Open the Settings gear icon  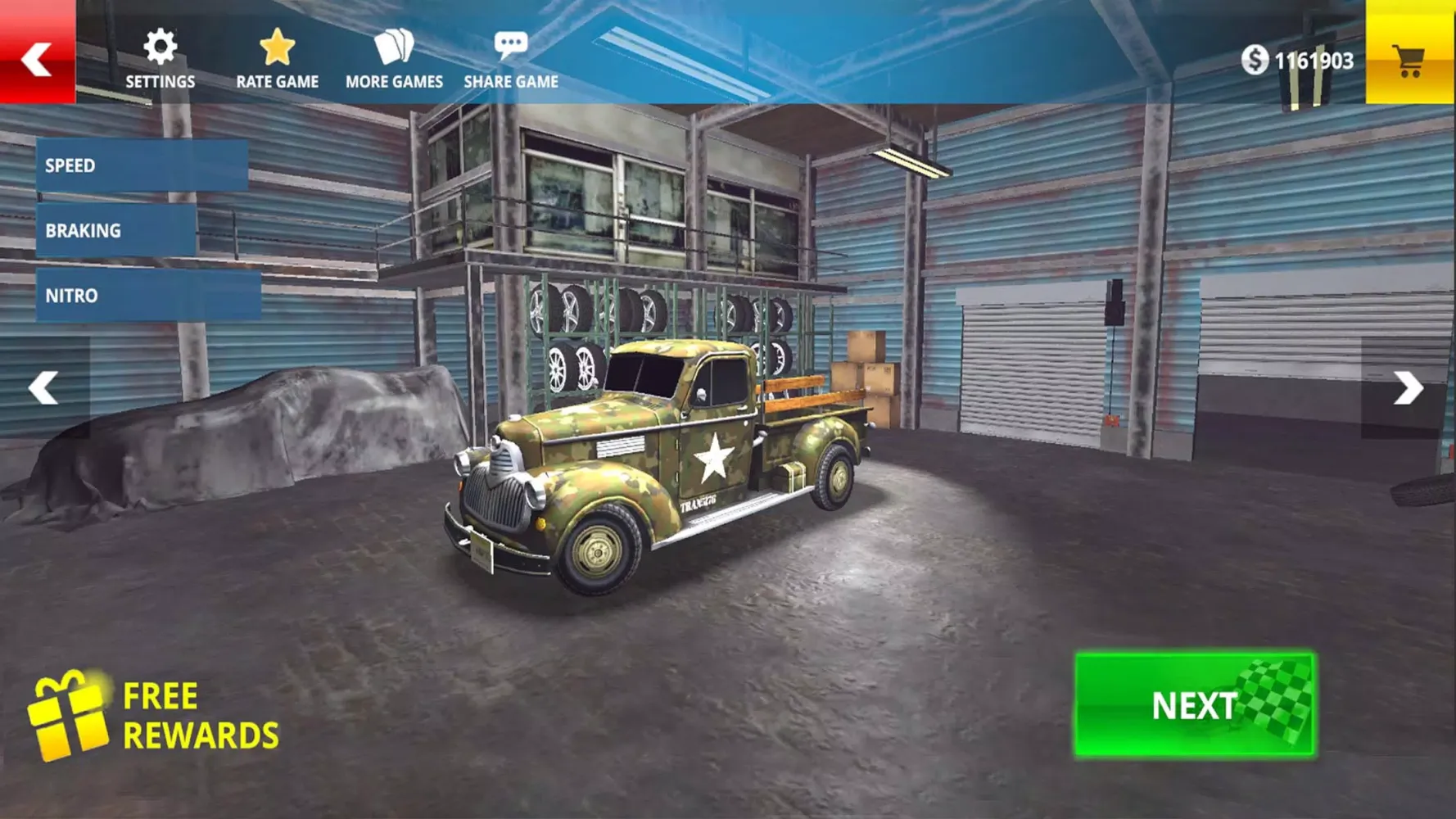[x=161, y=48]
